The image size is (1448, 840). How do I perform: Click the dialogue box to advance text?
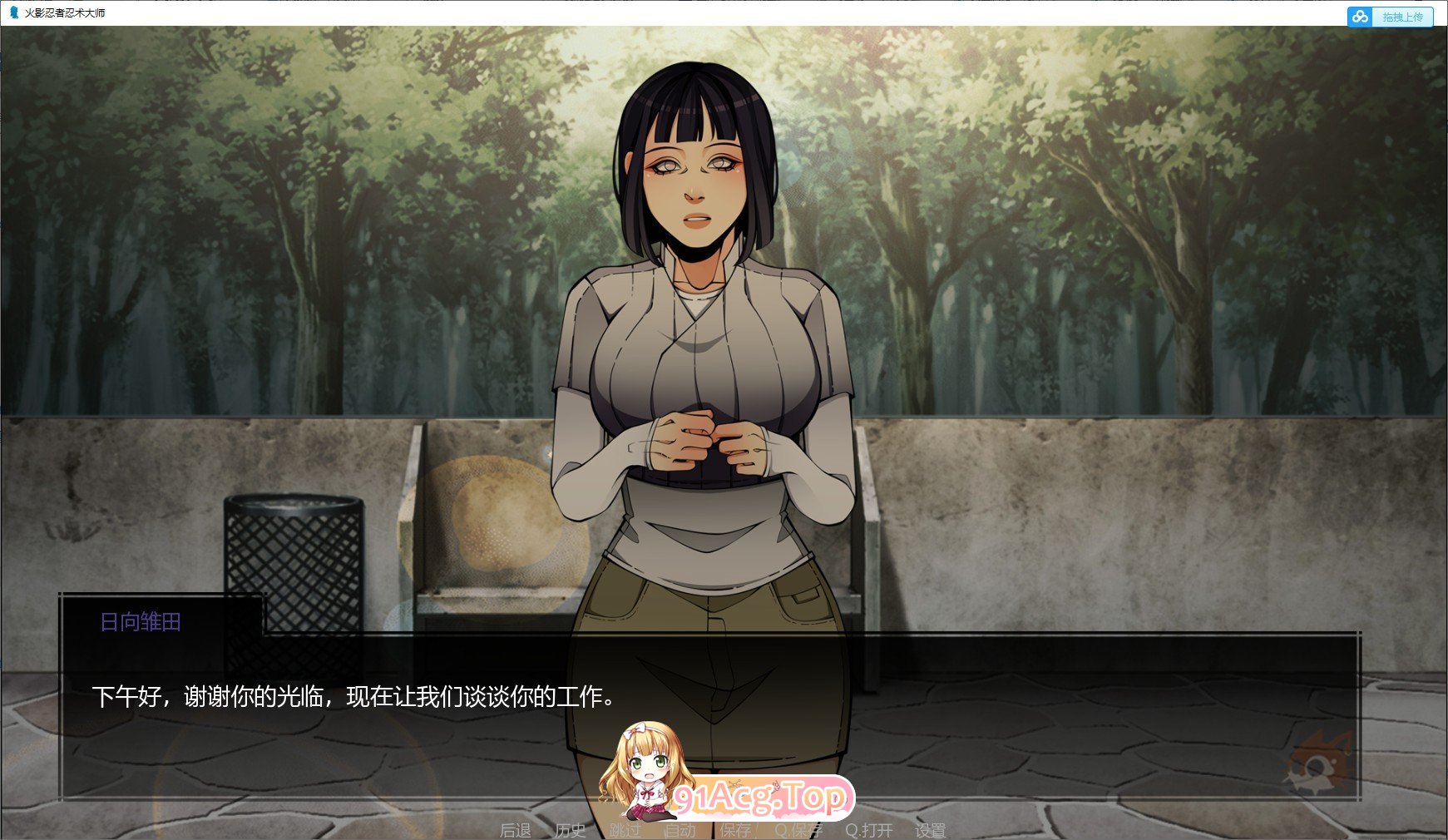click(333, 749)
